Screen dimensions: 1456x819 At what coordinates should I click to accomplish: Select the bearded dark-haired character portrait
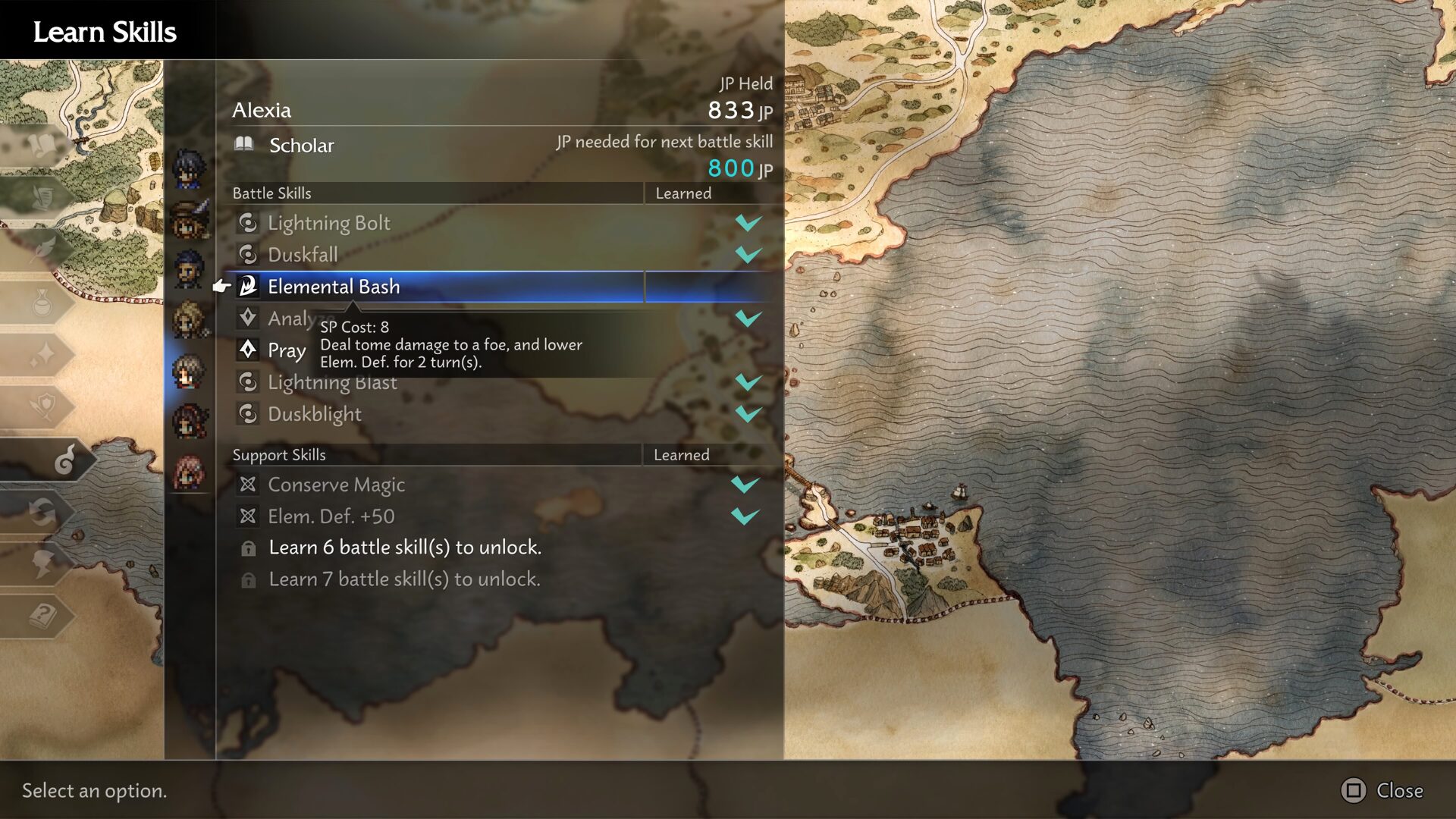pyautogui.click(x=188, y=269)
